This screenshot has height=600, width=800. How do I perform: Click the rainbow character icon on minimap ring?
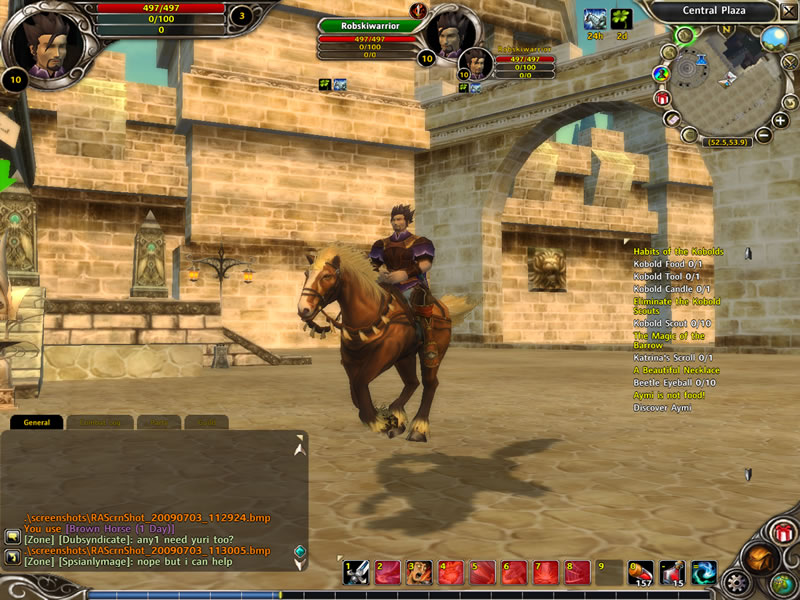[x=660, y=74]
